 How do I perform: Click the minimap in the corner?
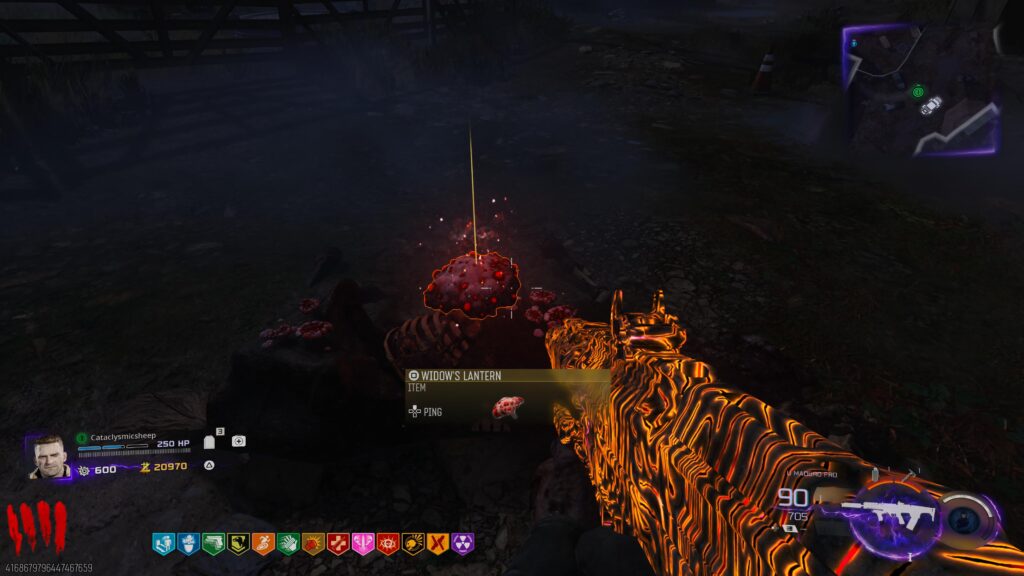click(922, 90)
